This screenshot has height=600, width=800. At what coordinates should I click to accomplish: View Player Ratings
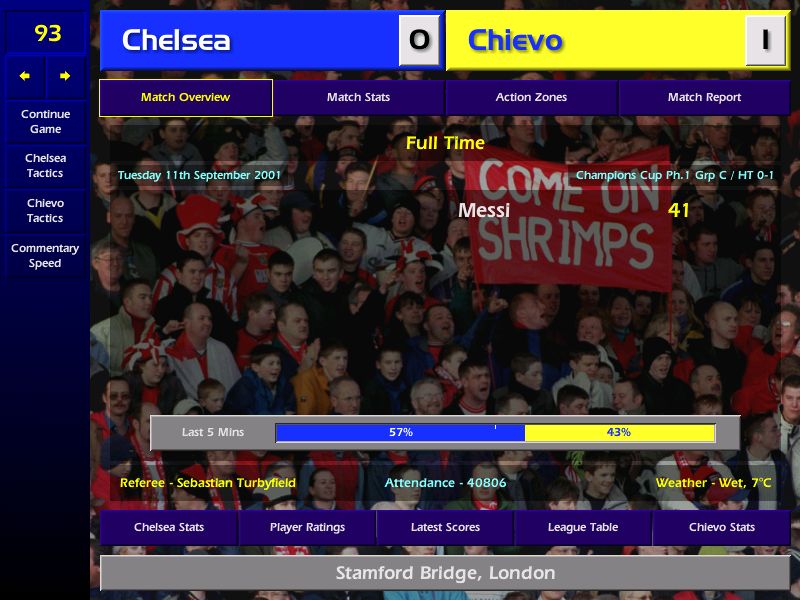307,527
